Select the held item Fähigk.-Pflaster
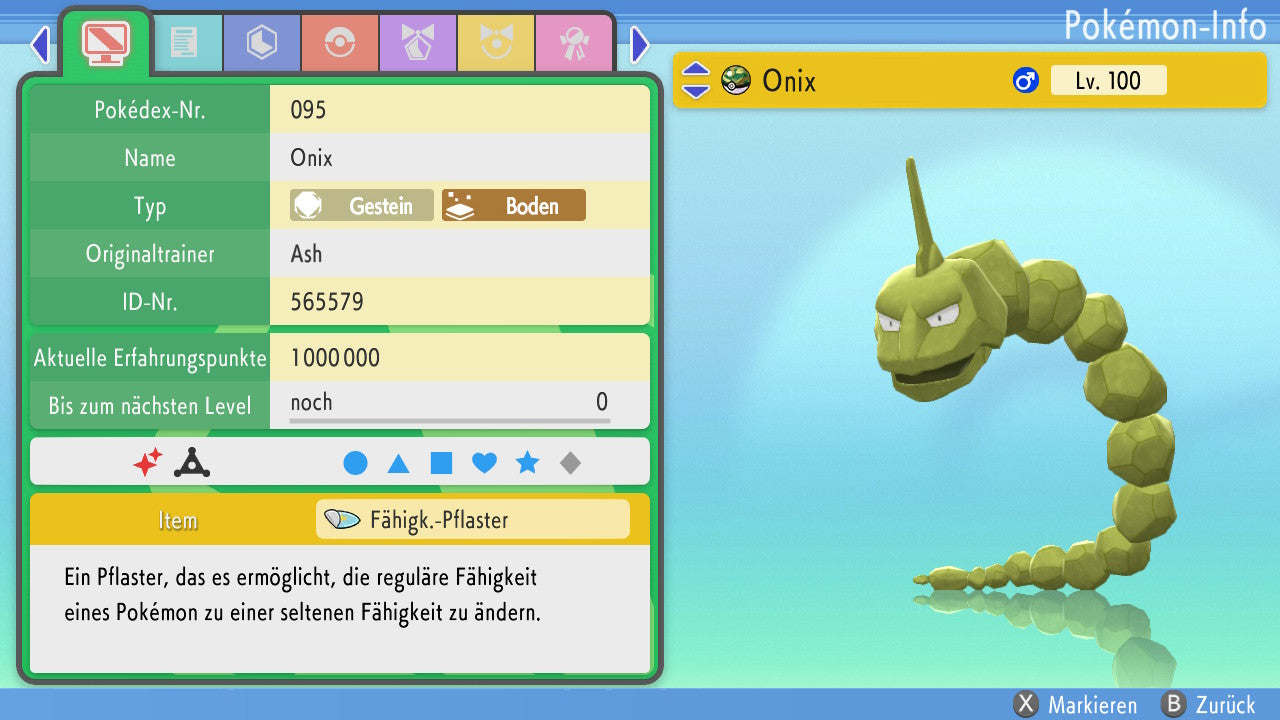1280x720 pixels. point(472,520)
